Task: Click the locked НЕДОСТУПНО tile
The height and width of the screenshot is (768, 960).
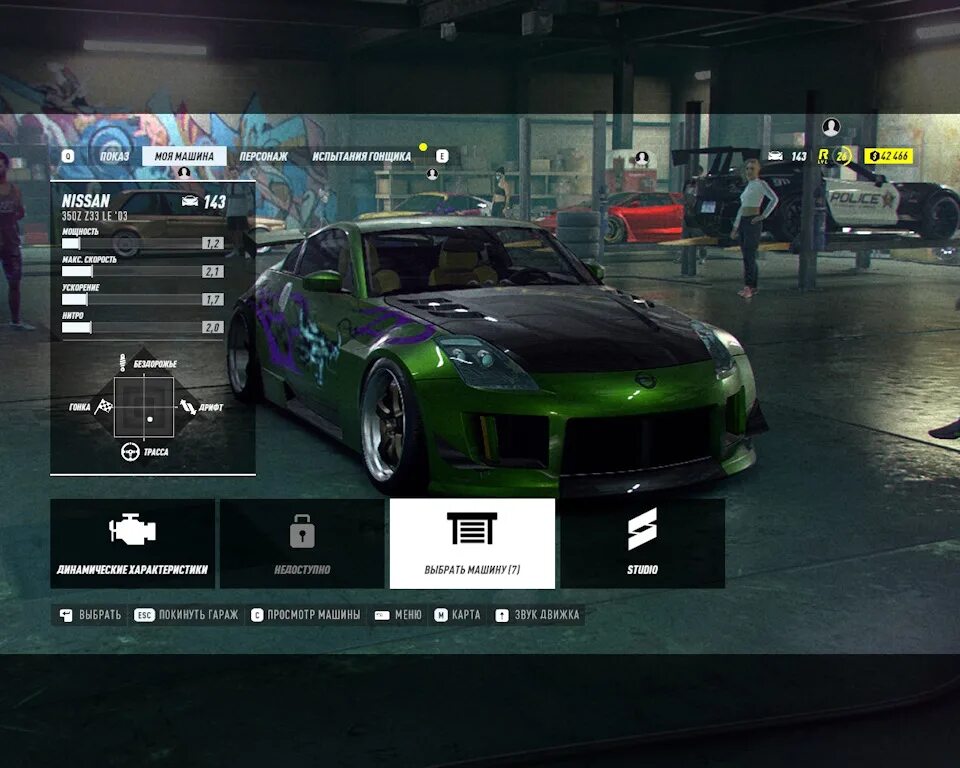Action: point(302,543)
